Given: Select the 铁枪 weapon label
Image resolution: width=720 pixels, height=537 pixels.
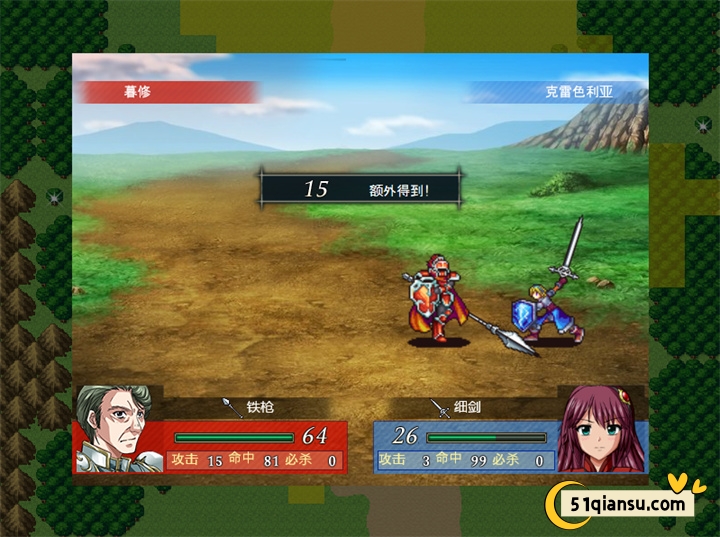Looking at the screenshot, I should click(258, 408).
